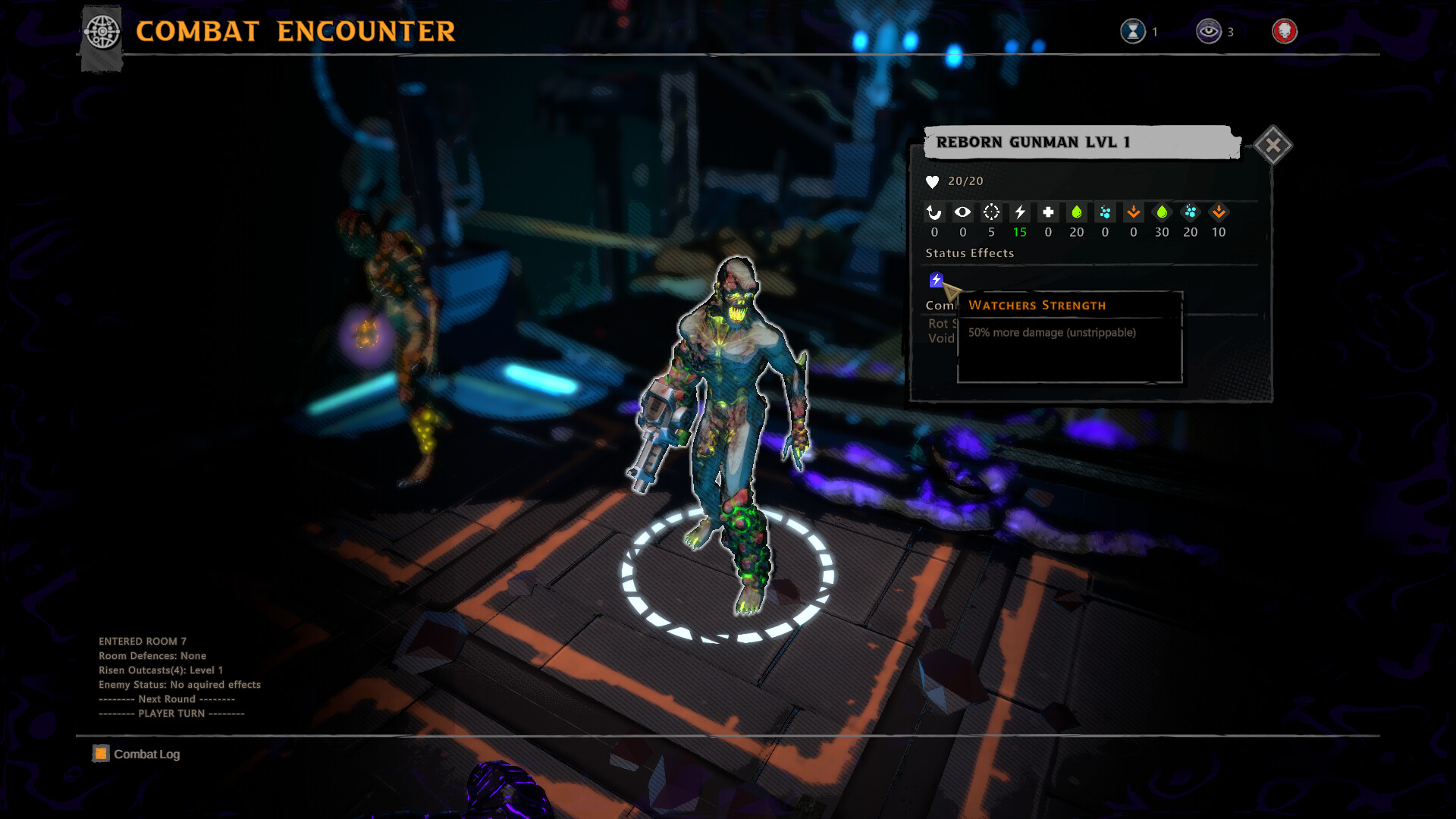
Task: Click the purple eye vision icon showing 3
Action: 1208,32
